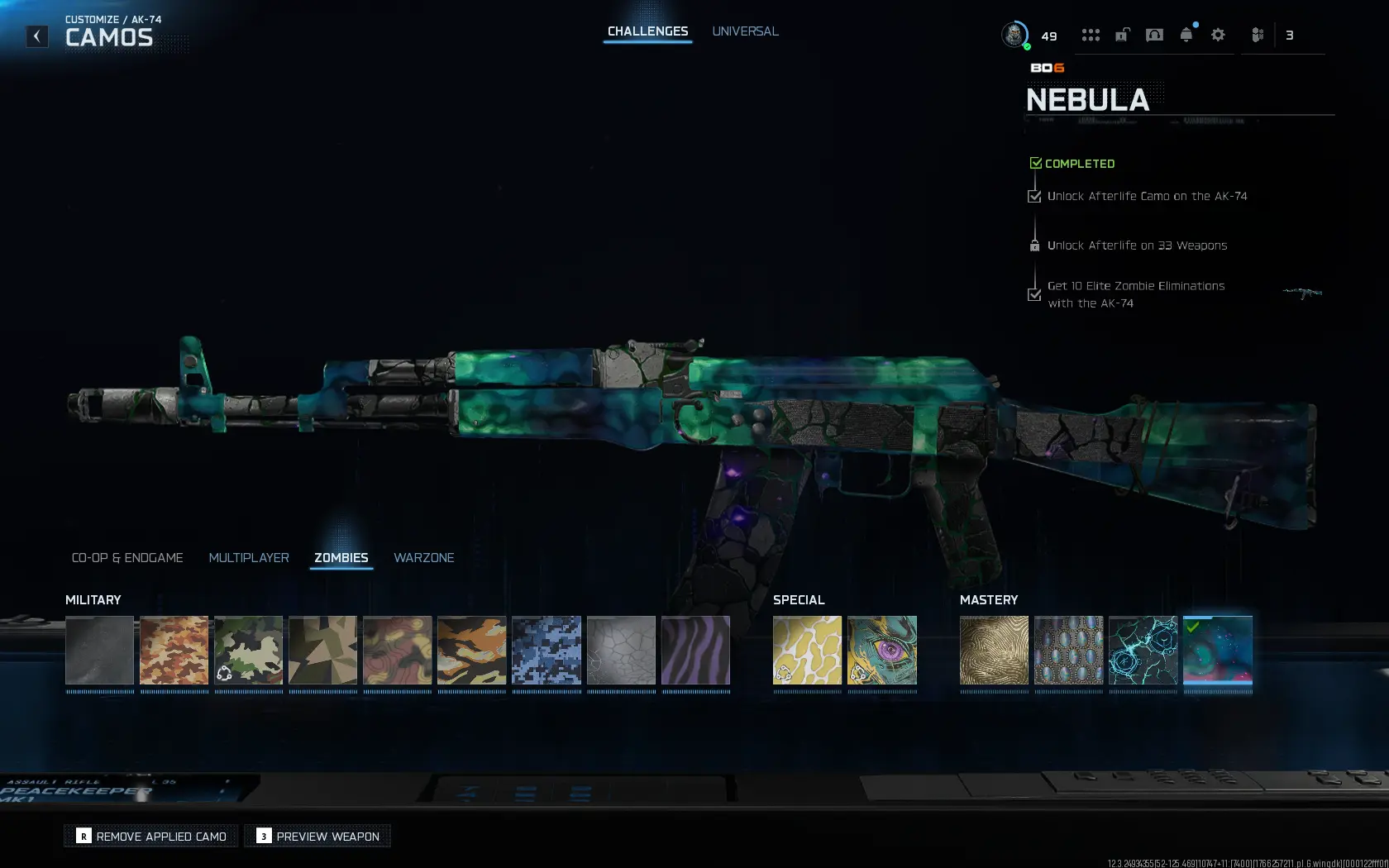This screenshot has height=868, width=1389.
Task: Click the checkmark for Unlock Afterlife Camo challenge
Action: point(1033,196)
